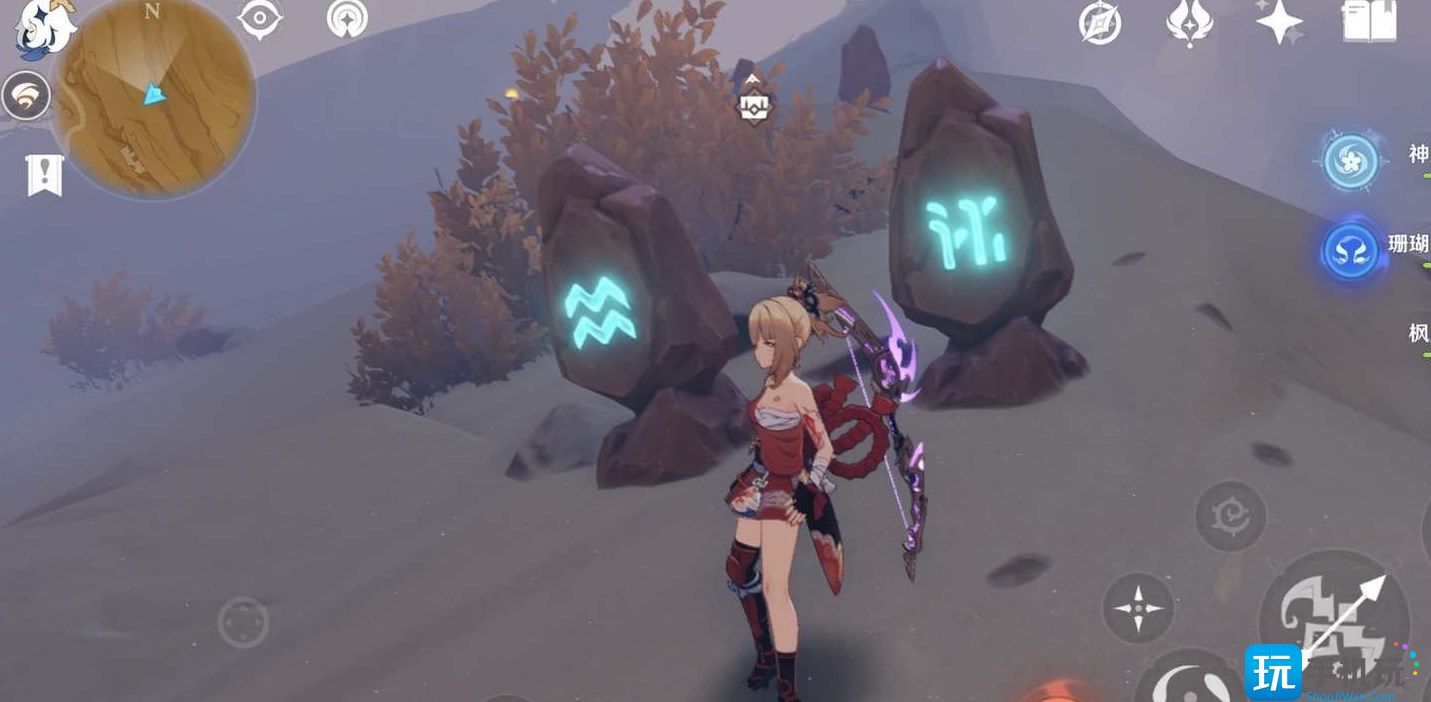Open the winged battle pass icon
The image size is (1431, 702).
(1189, 22)
